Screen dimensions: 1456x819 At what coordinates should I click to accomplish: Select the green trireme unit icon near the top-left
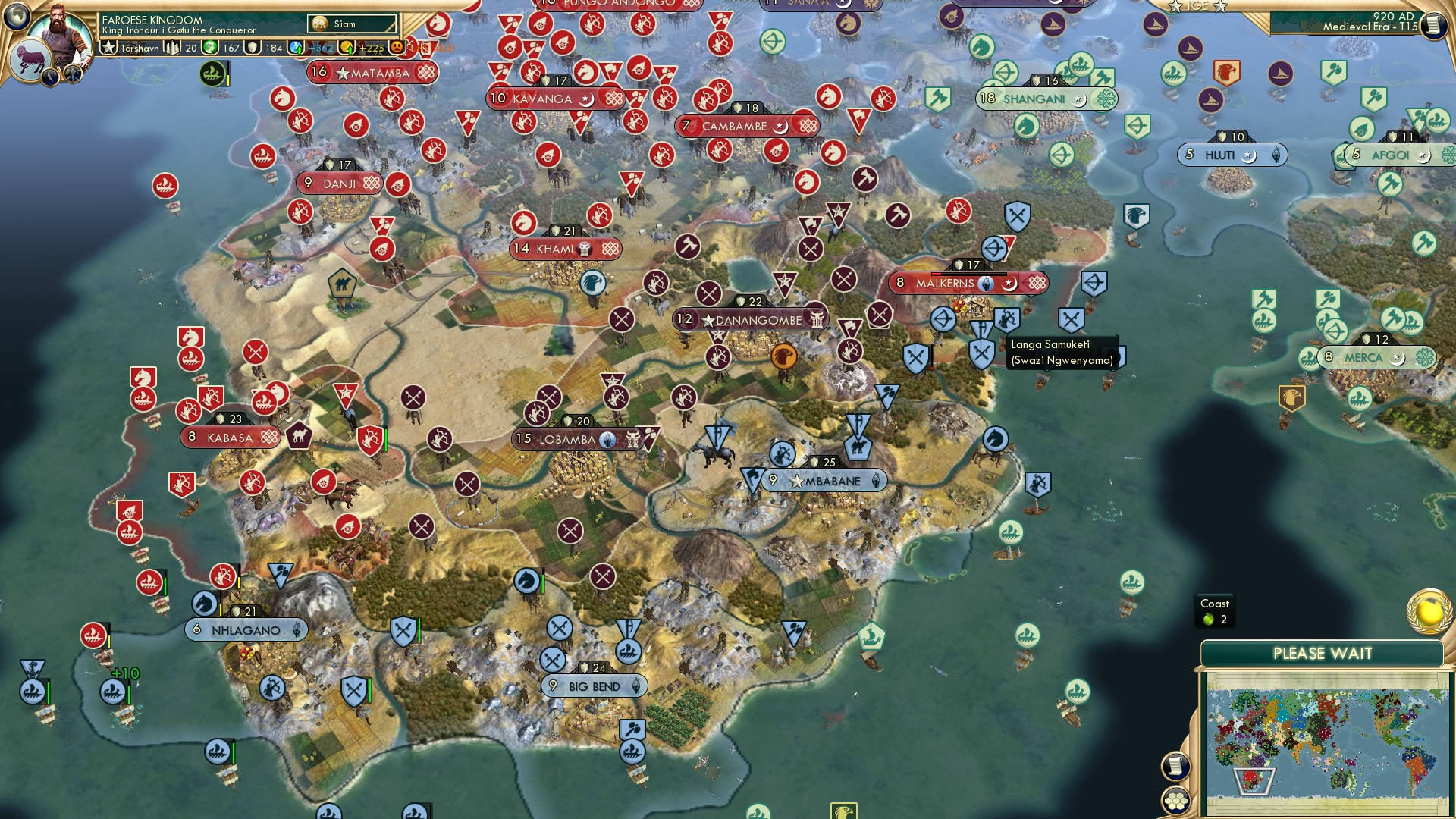[213, 74]
